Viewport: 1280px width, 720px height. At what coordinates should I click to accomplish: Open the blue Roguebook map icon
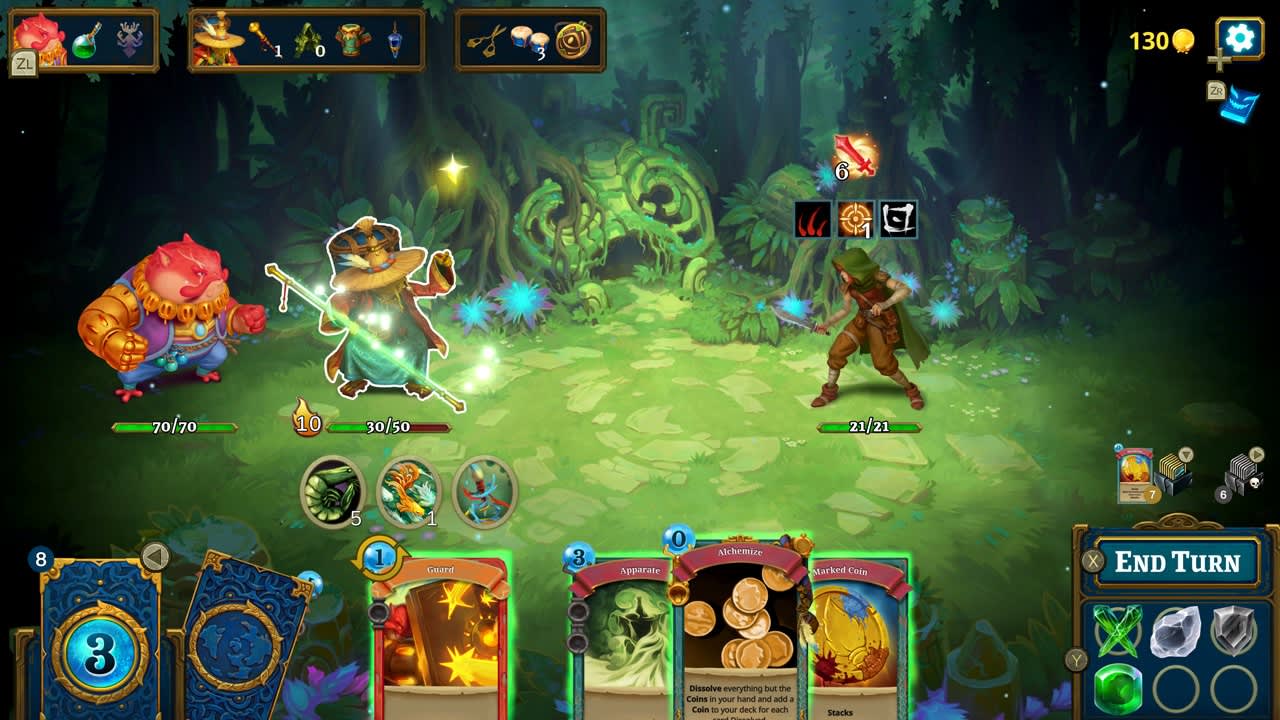[x=1239, y=104]
